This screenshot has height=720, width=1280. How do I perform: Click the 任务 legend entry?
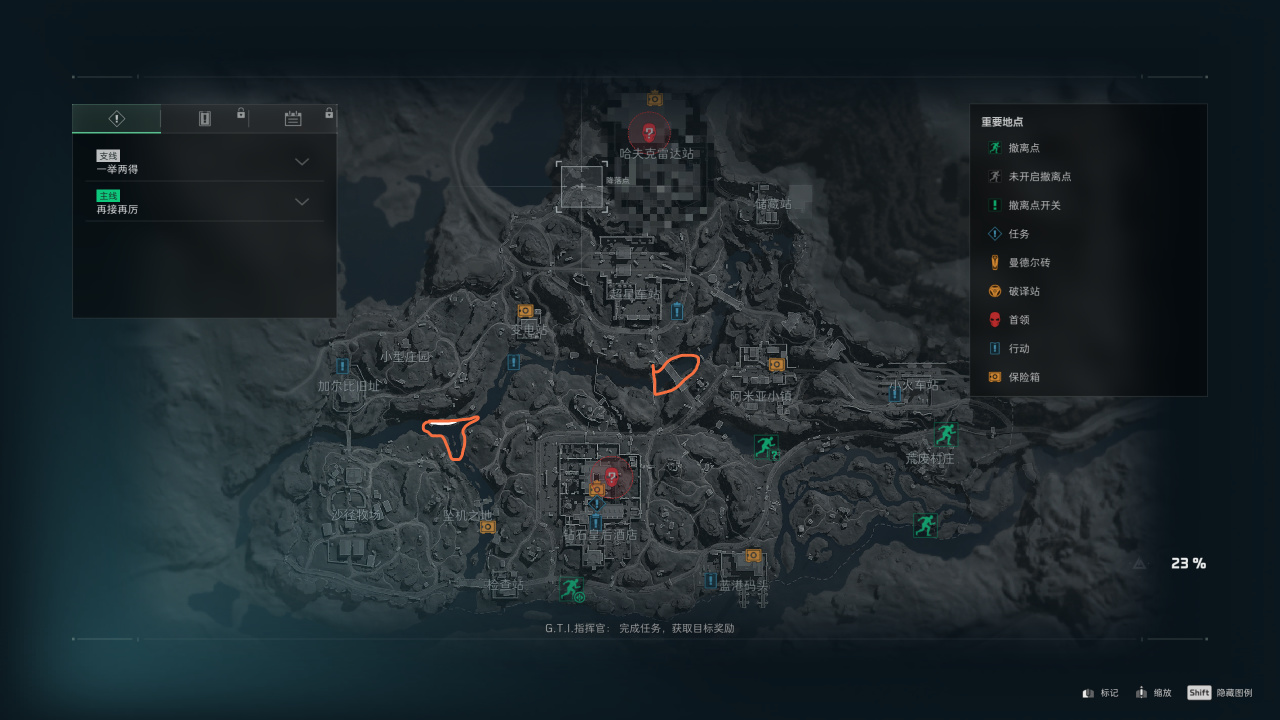point(1018,234)
